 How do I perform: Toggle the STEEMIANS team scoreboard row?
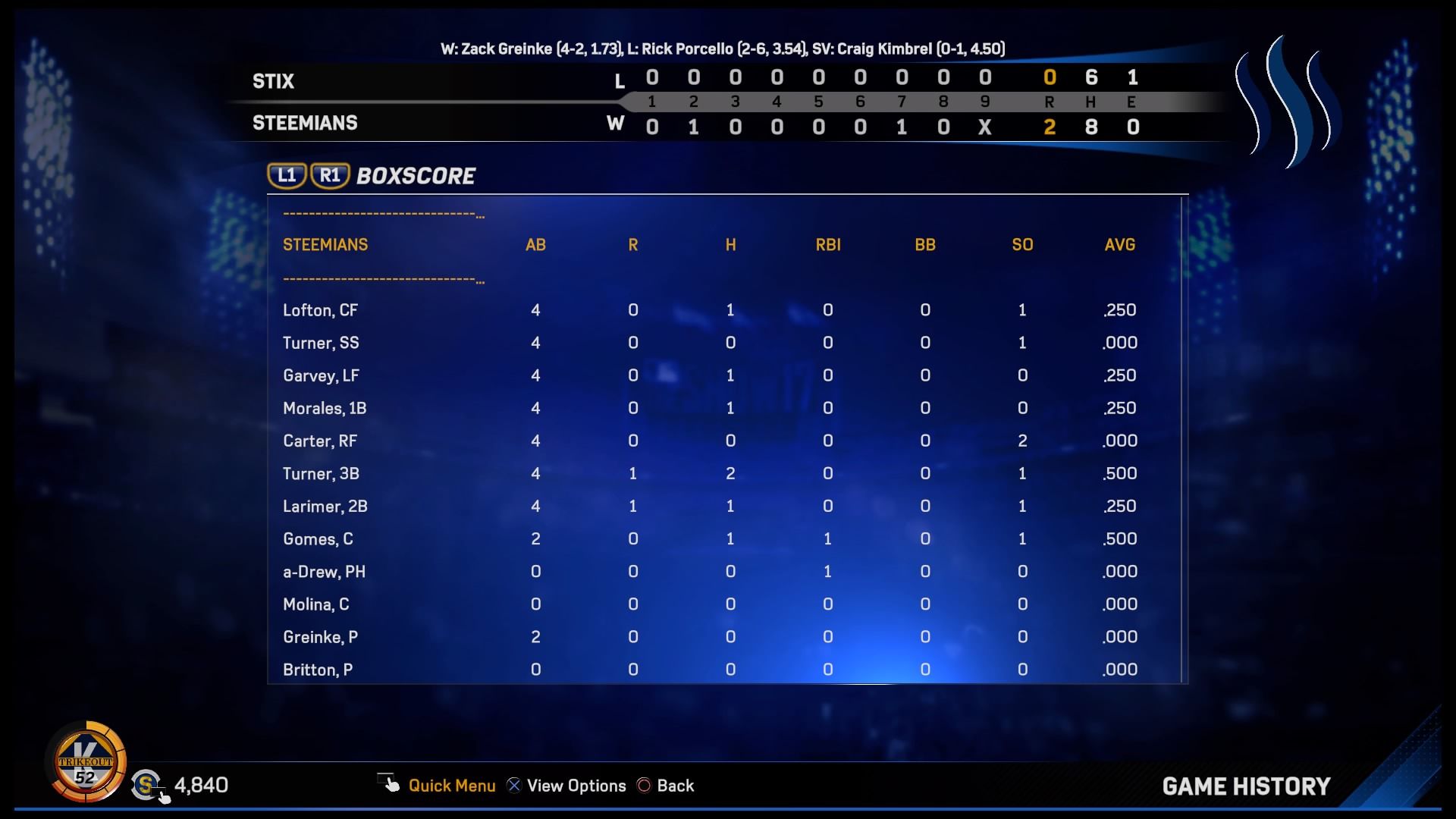[305, 123]
